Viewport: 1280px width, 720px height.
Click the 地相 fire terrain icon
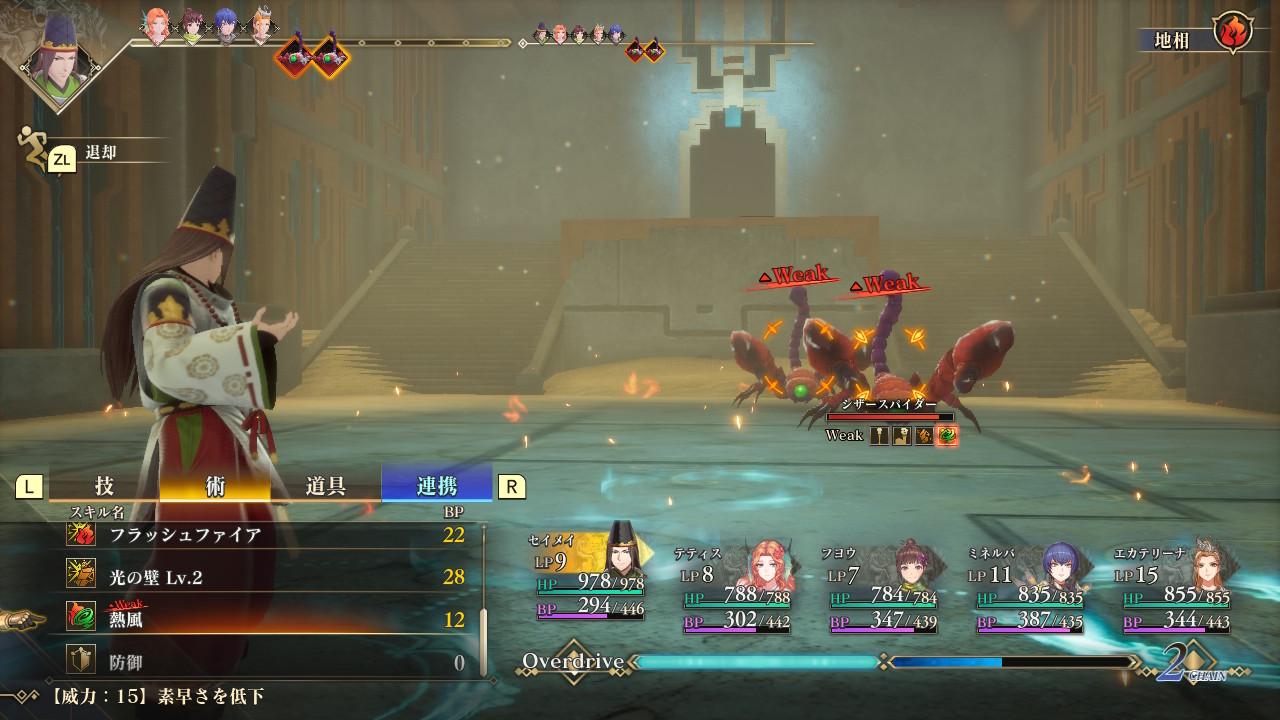pyautogui.click(x=1233, y=33)
